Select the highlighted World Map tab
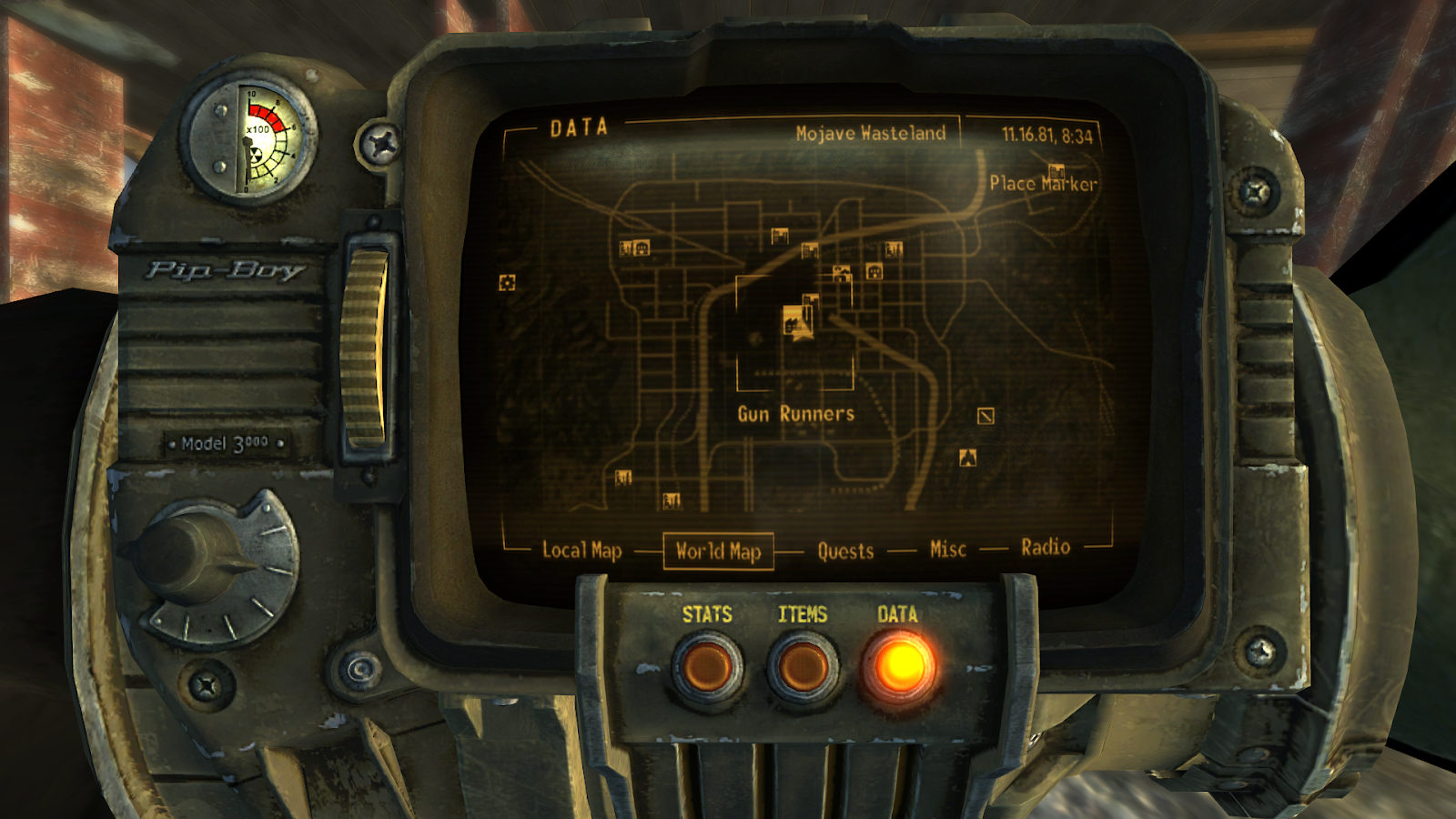1456x819 pixels. tap(718, 551)
